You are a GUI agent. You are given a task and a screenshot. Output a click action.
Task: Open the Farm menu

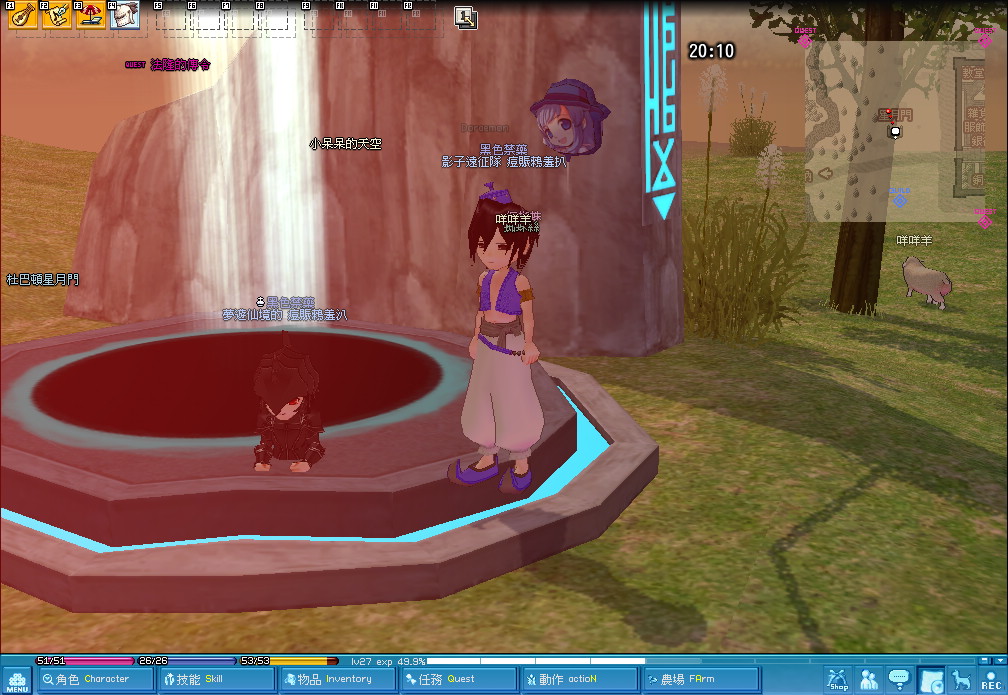pos(701,680)
